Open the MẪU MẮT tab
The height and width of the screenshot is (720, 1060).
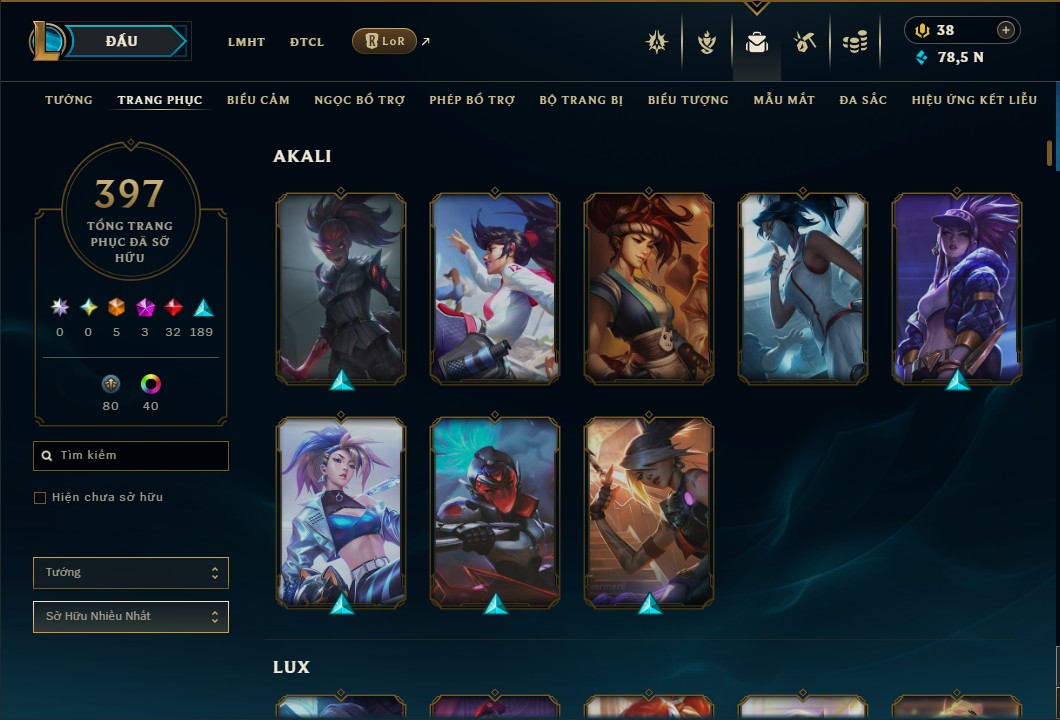point(784,100)
